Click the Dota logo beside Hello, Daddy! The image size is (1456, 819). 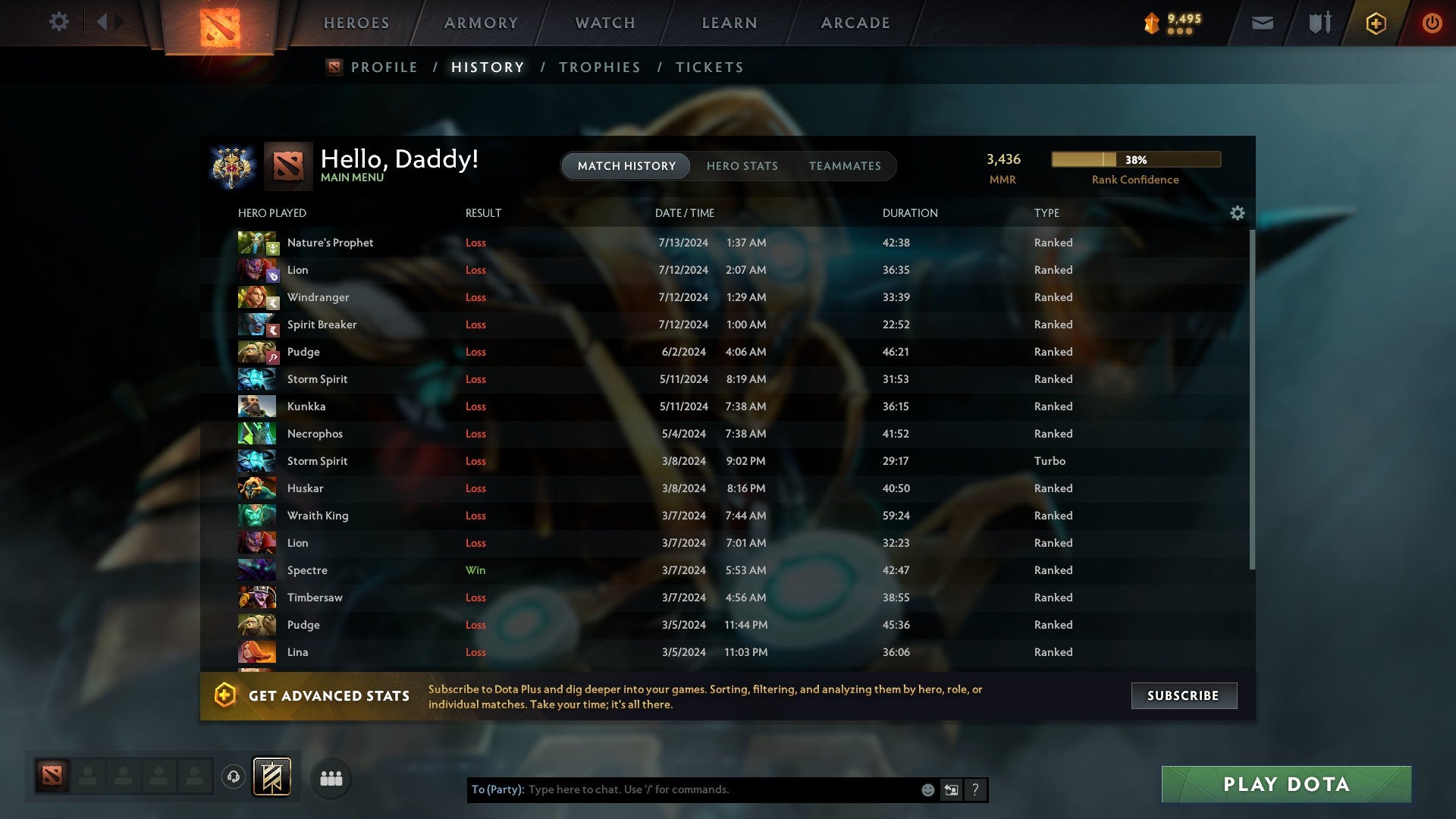pos(287,164)
